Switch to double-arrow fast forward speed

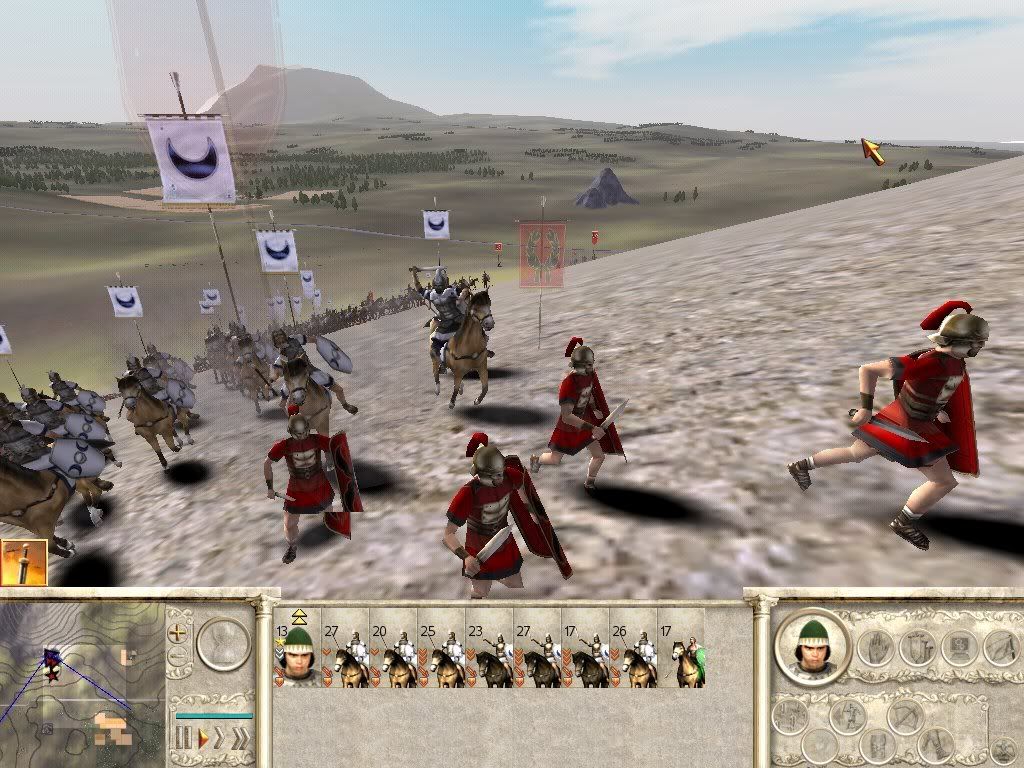pyautogui.click(x=221, y=738)
